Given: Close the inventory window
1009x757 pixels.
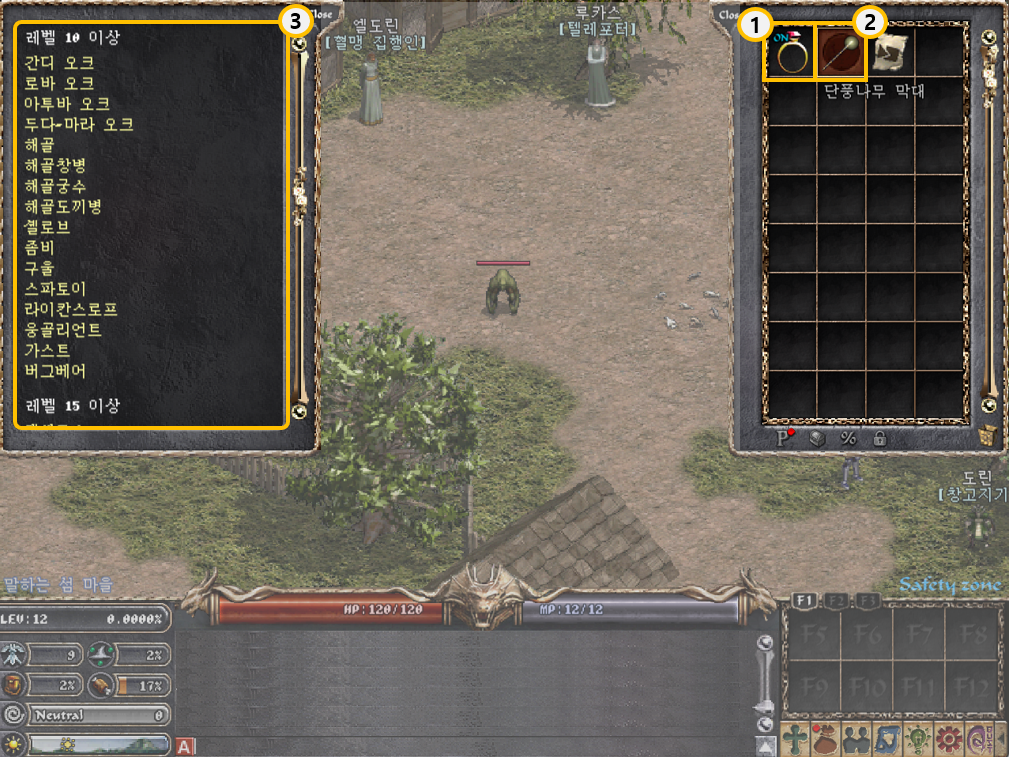Looking at the screenshot, I should 727,15.
